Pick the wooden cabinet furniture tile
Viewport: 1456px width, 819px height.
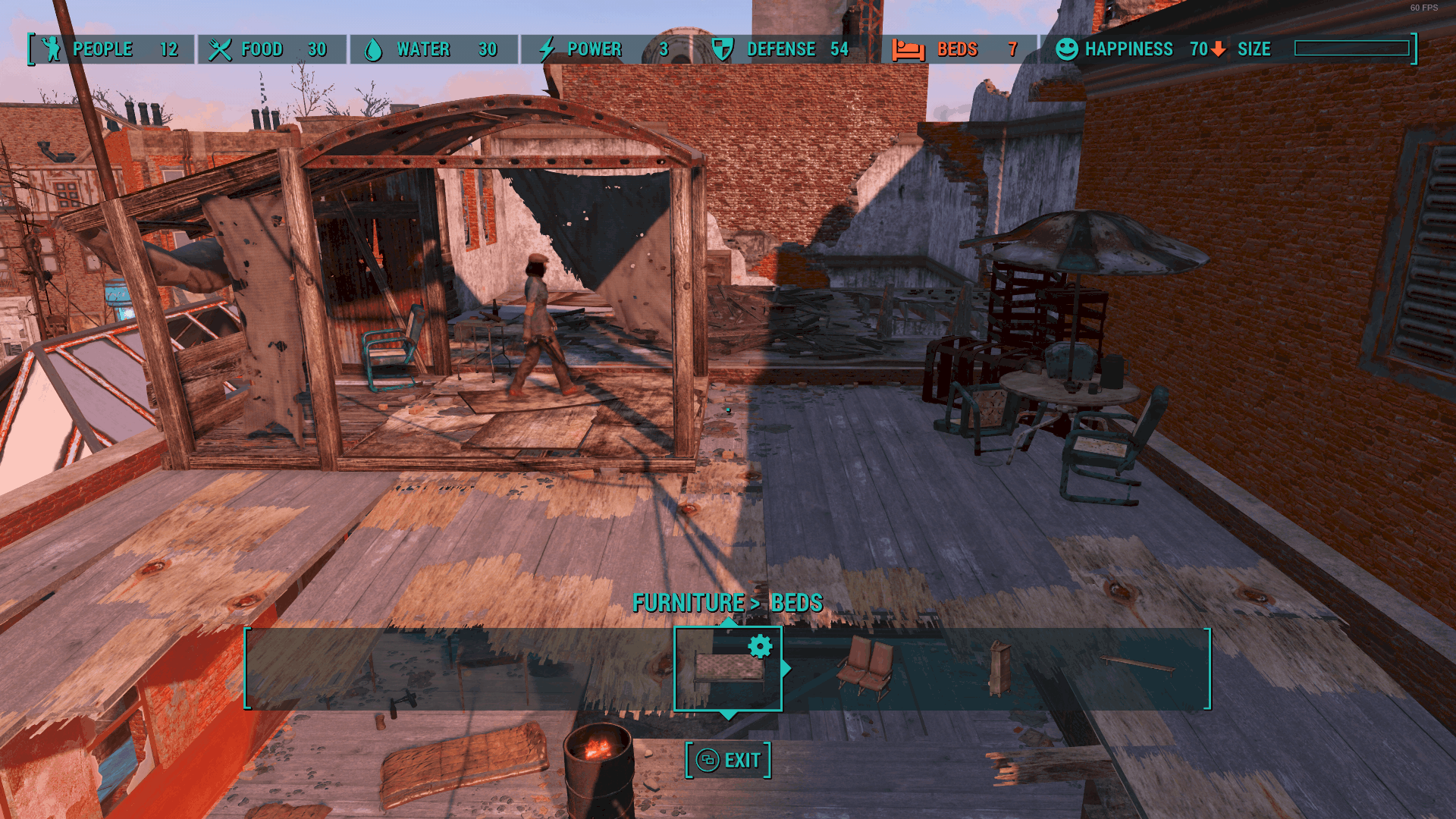[x=999, y=668]
